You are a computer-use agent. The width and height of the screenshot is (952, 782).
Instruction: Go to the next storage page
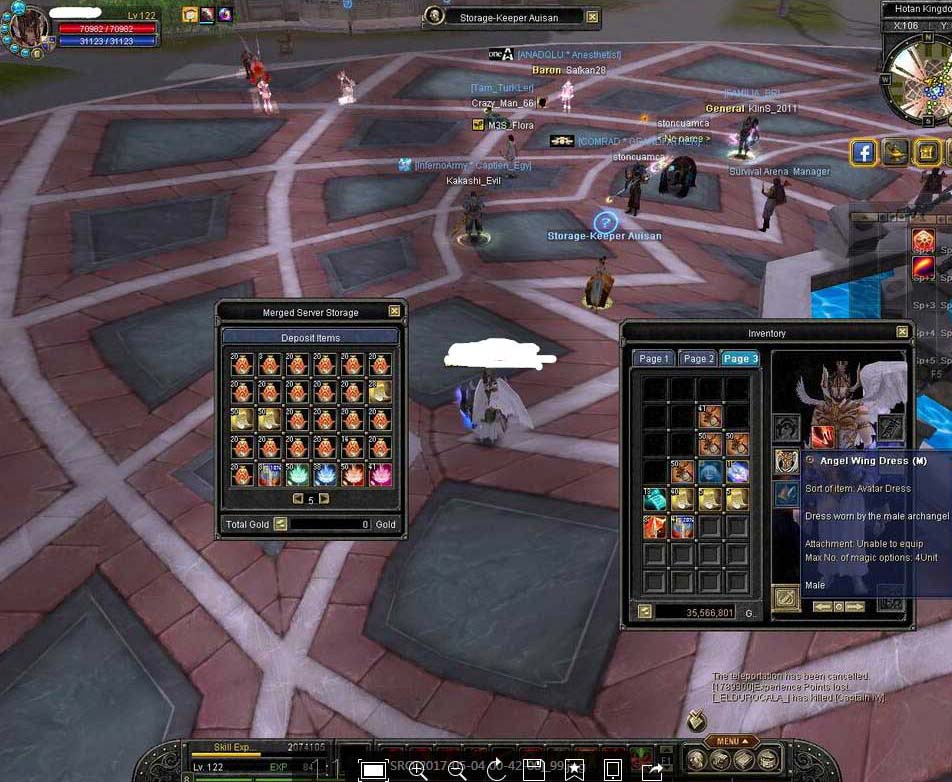(x=324, y=499)
